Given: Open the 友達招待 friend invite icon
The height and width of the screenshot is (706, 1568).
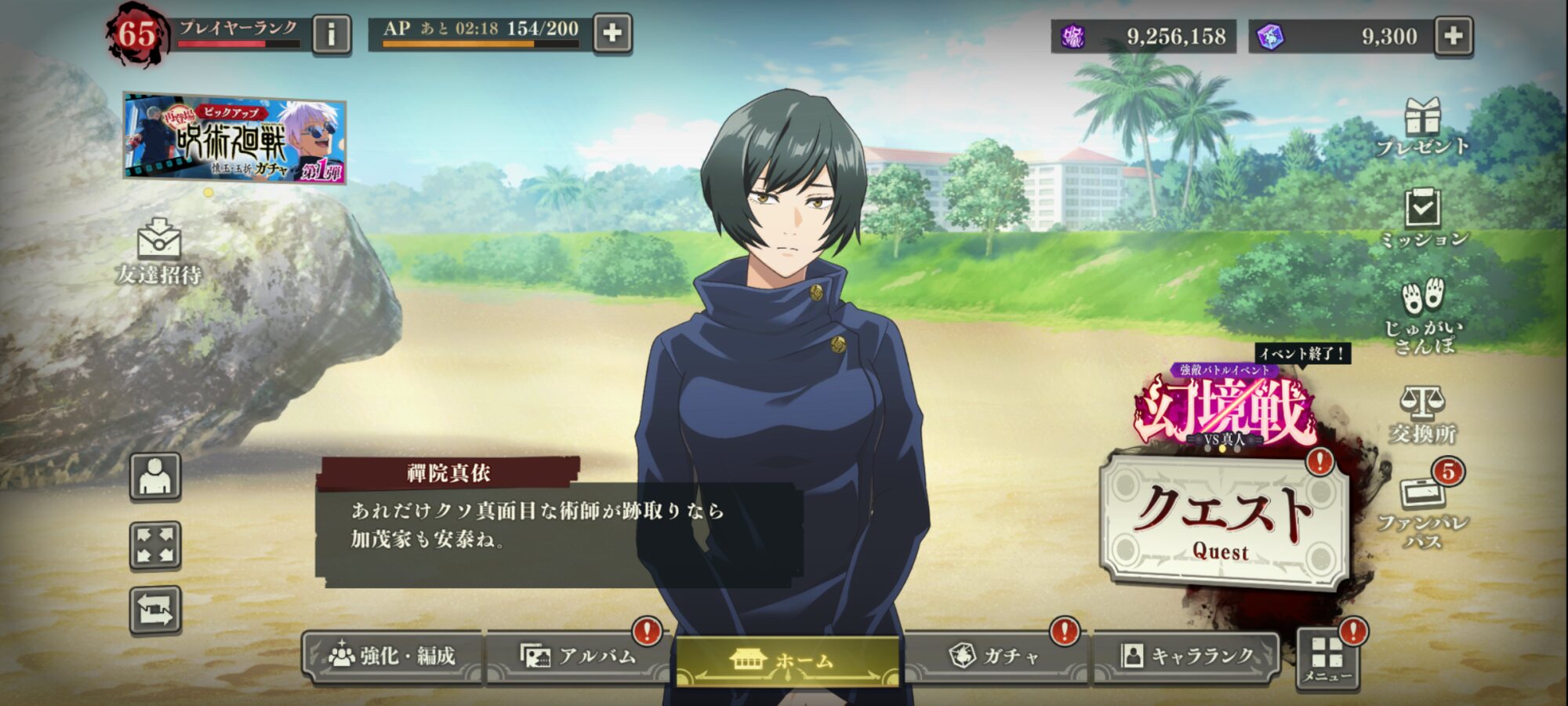Looking at the screenshot, I should click(159, 251).
